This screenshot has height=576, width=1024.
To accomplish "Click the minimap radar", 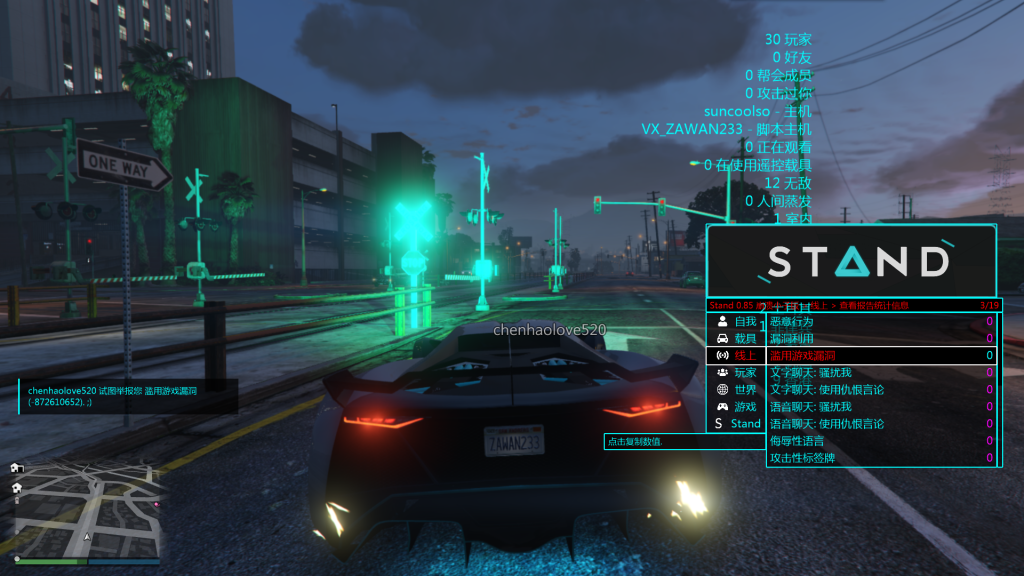I will (85, 512).
